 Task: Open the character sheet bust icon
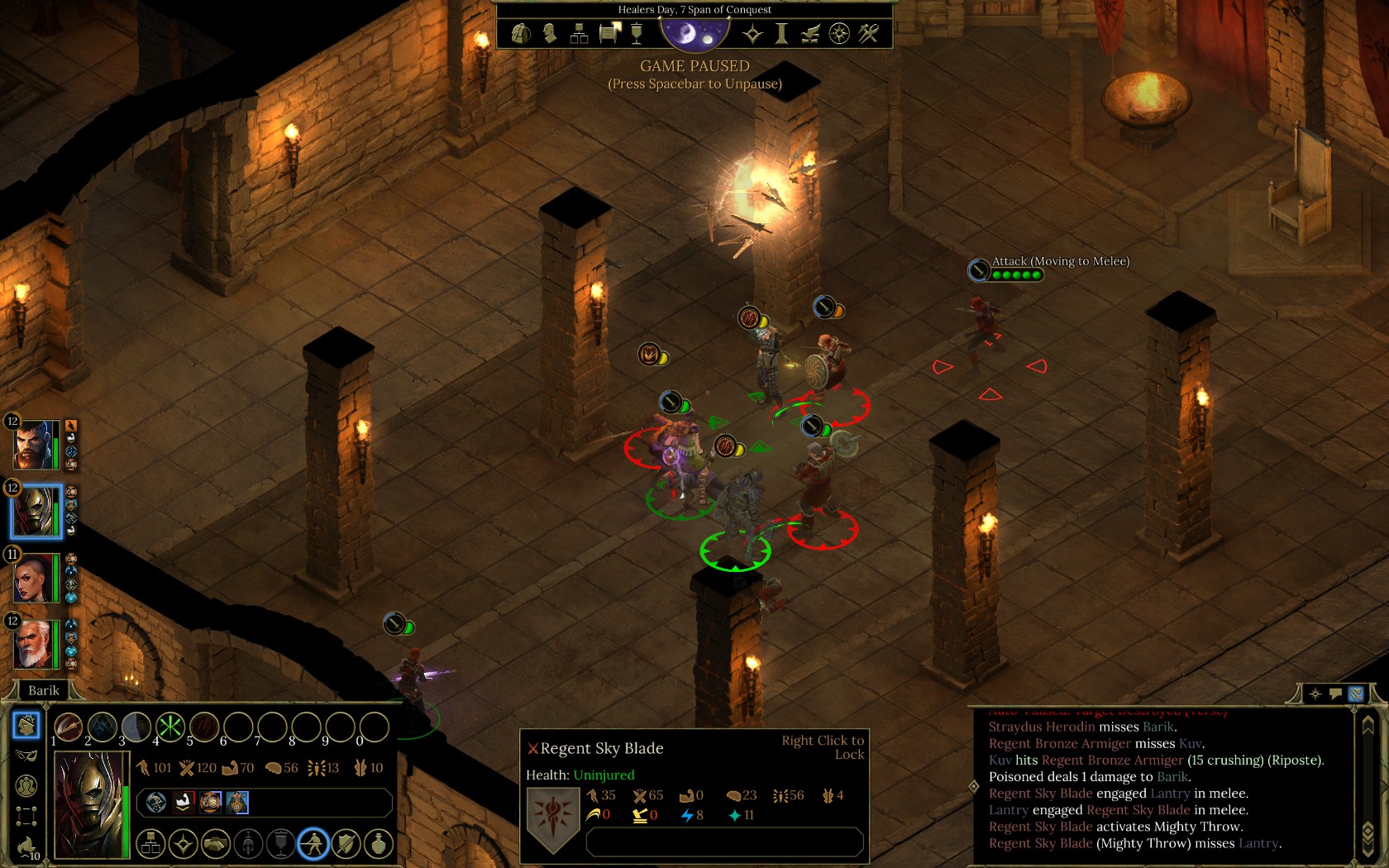(550, 33)
